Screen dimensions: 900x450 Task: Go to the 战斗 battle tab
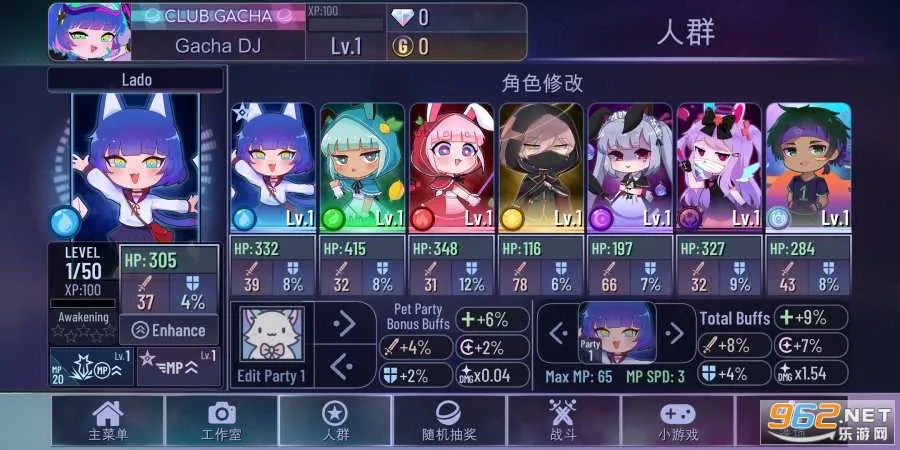point(563,422)
